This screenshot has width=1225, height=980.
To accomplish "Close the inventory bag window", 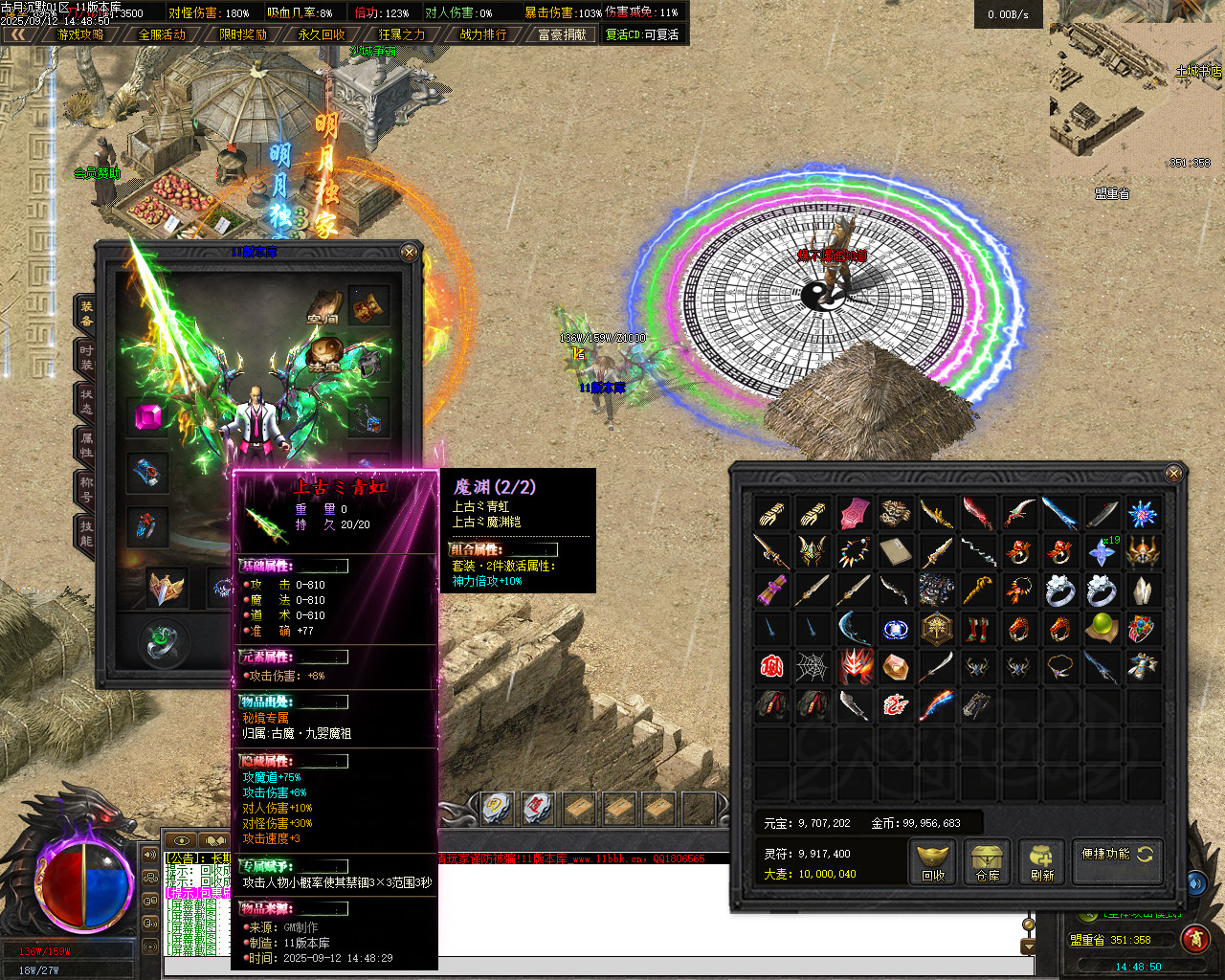I will (x=1174, y=473).
